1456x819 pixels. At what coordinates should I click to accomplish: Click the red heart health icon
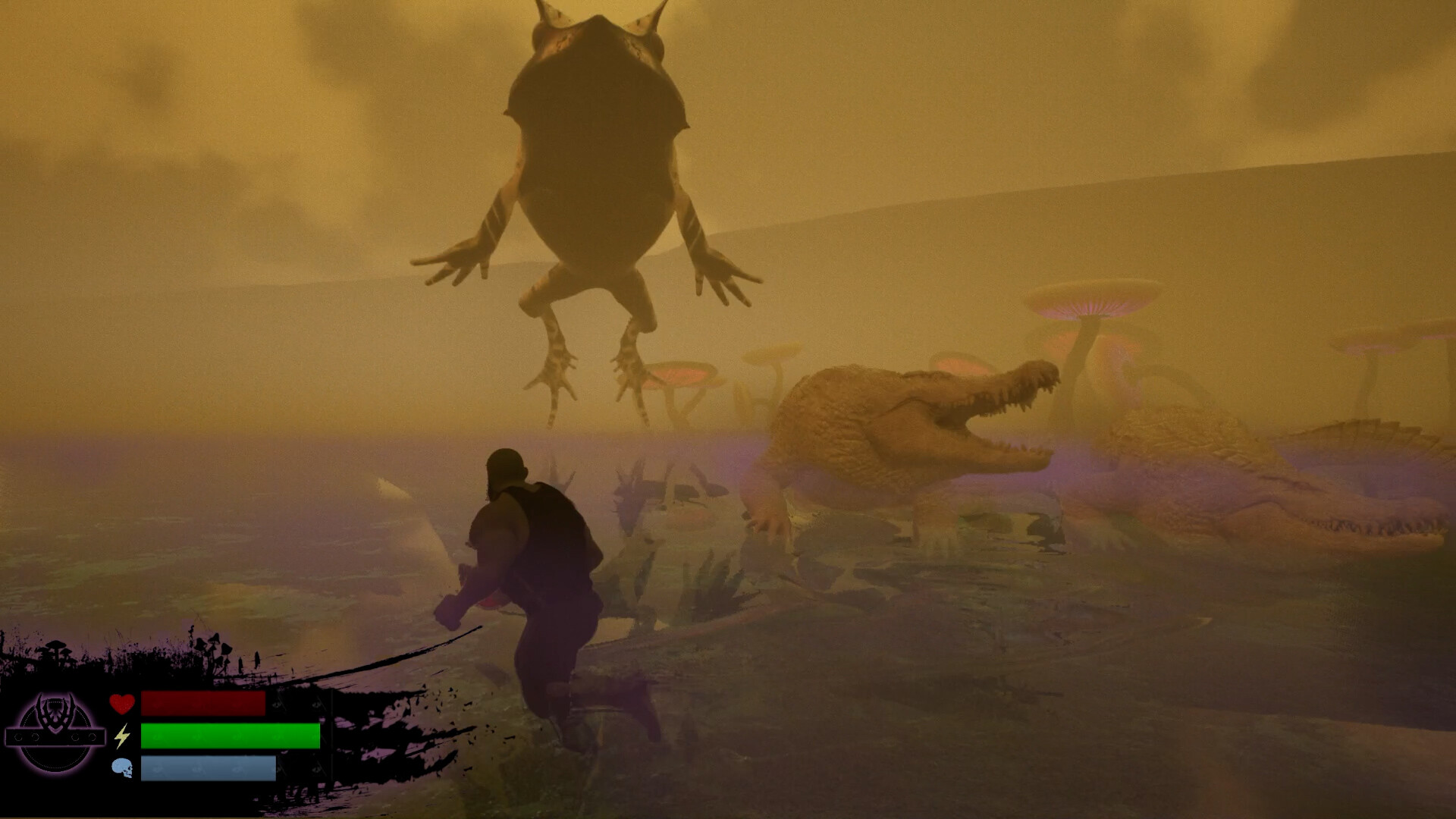pos(123,703)
